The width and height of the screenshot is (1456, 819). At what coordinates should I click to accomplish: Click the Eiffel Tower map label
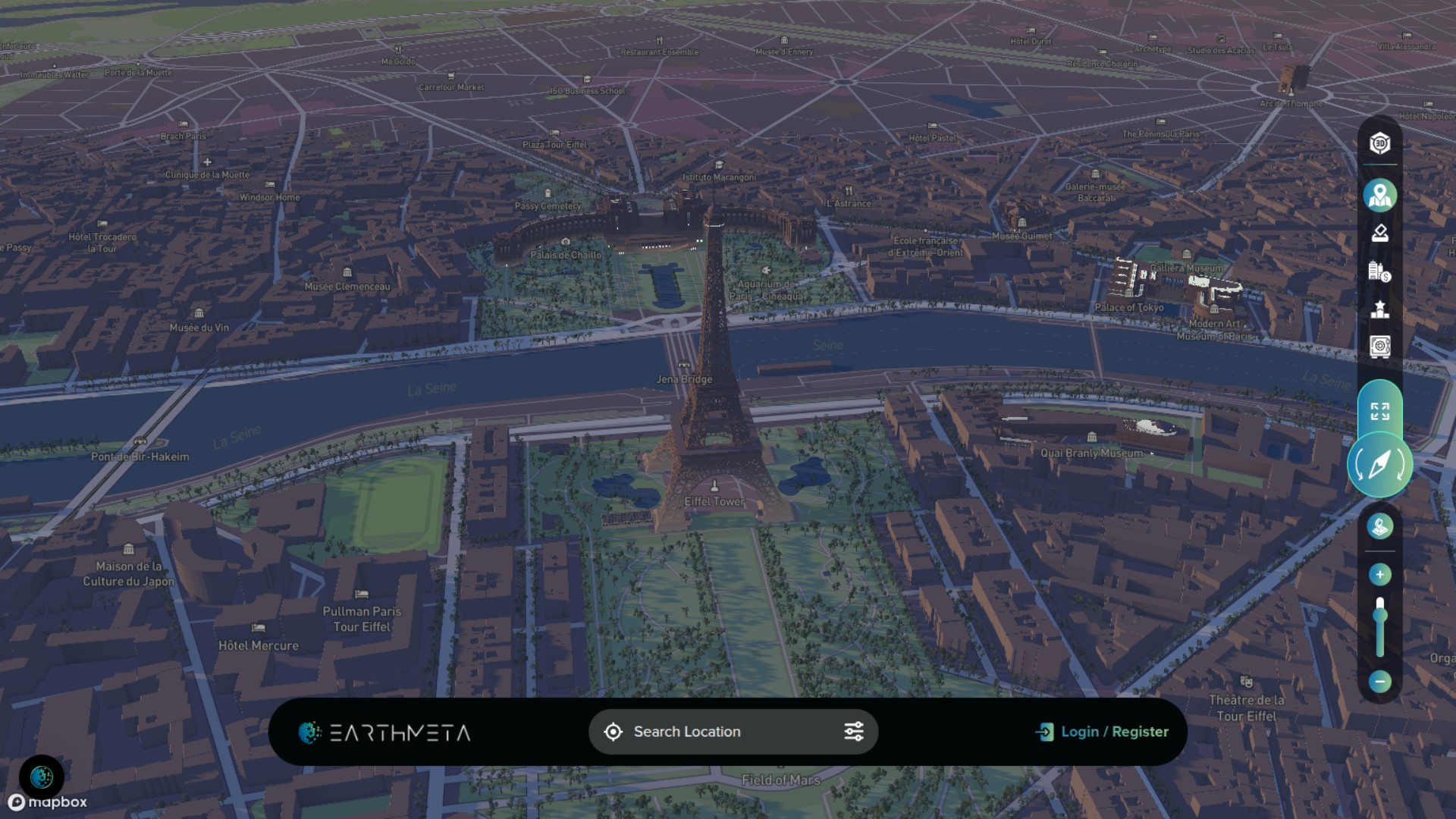[x=713, y=500]
